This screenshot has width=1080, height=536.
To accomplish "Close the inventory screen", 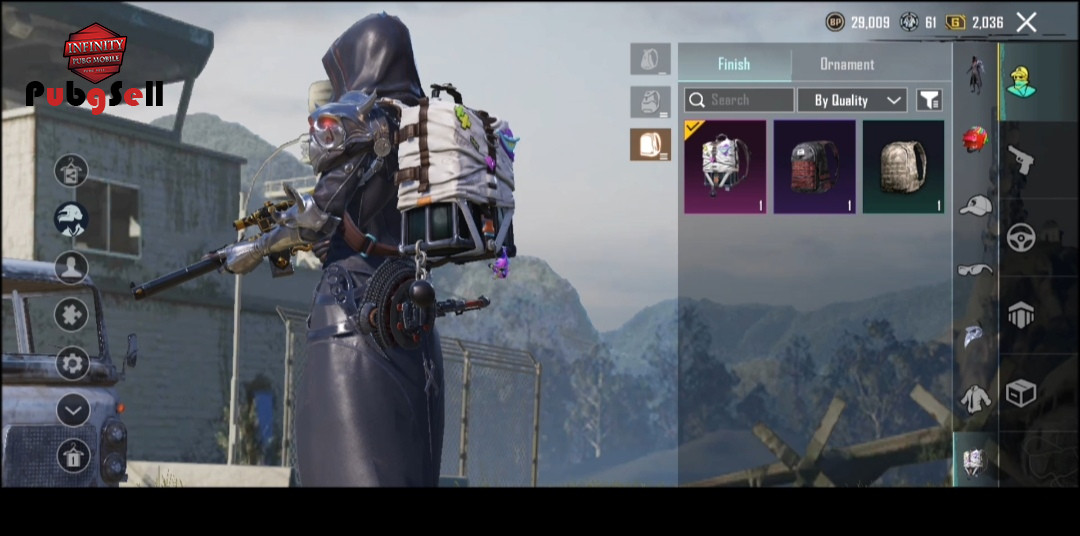I will [x=1026, y=22].
